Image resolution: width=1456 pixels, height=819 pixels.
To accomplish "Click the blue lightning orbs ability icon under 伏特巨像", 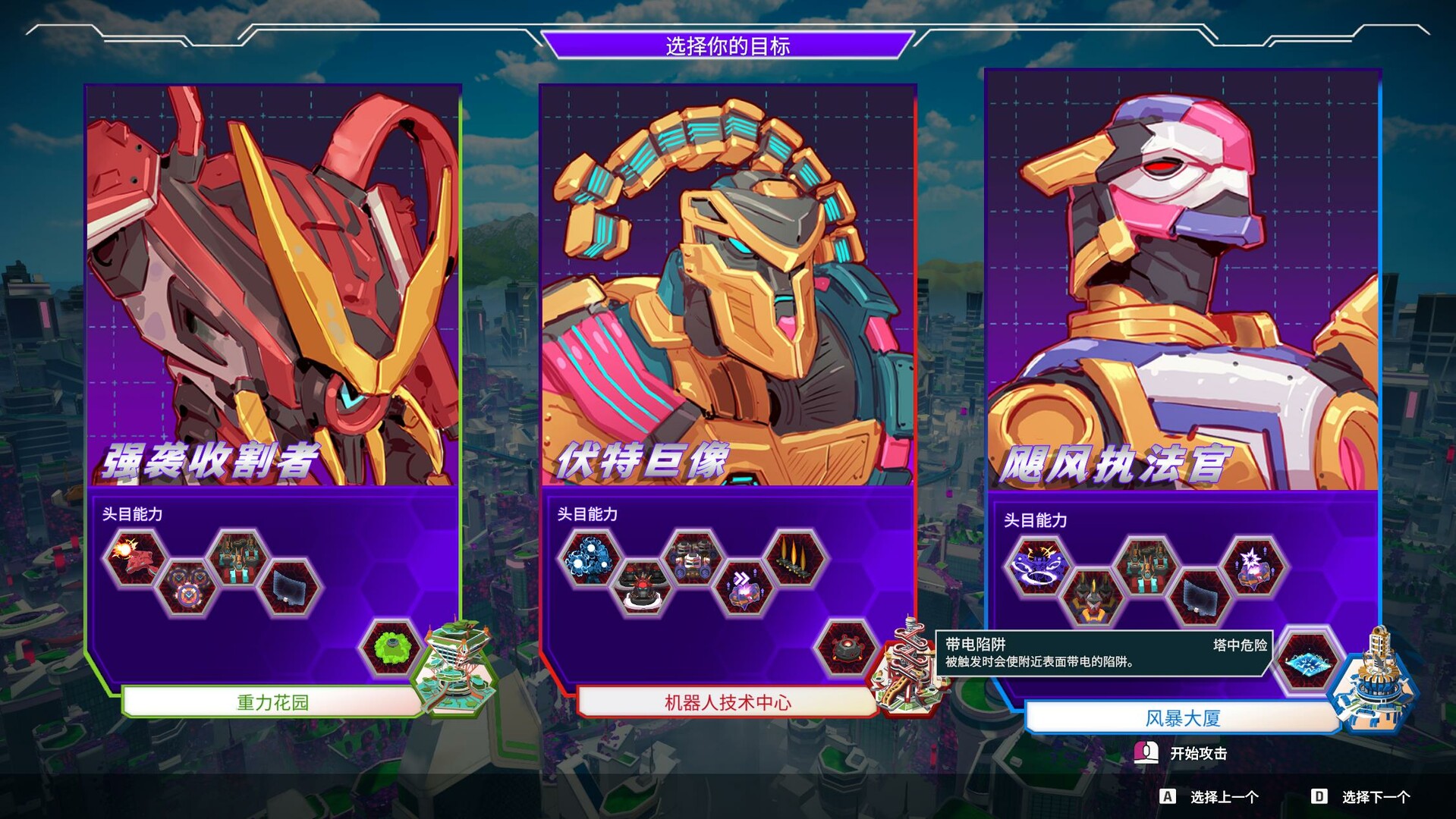I will click(x=588, y=557).
